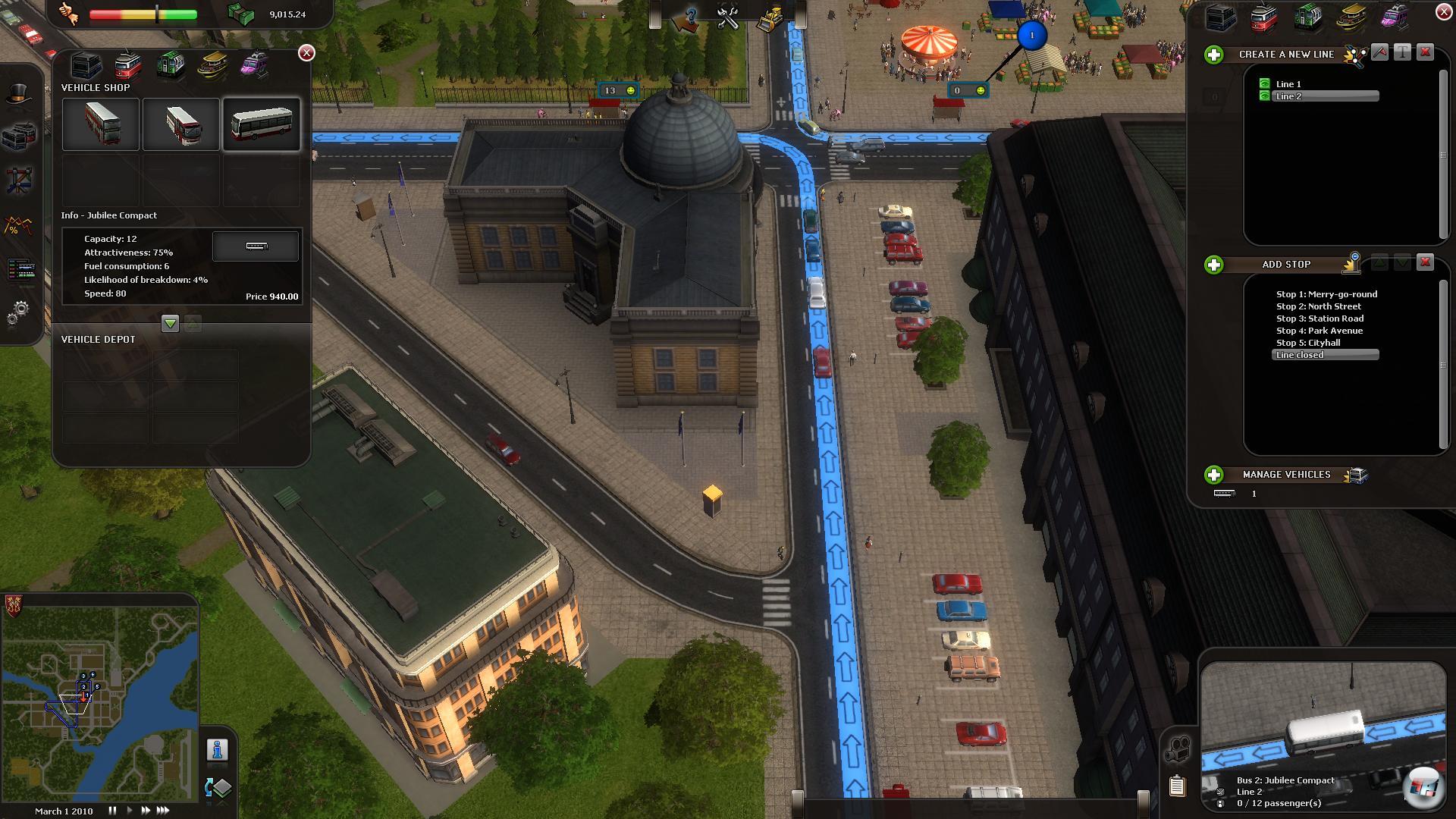Select the double-decker bus in Vehicle Shop
This screenshot has width=1456, height=819.
pyautogui.click(x=101, y=124)
